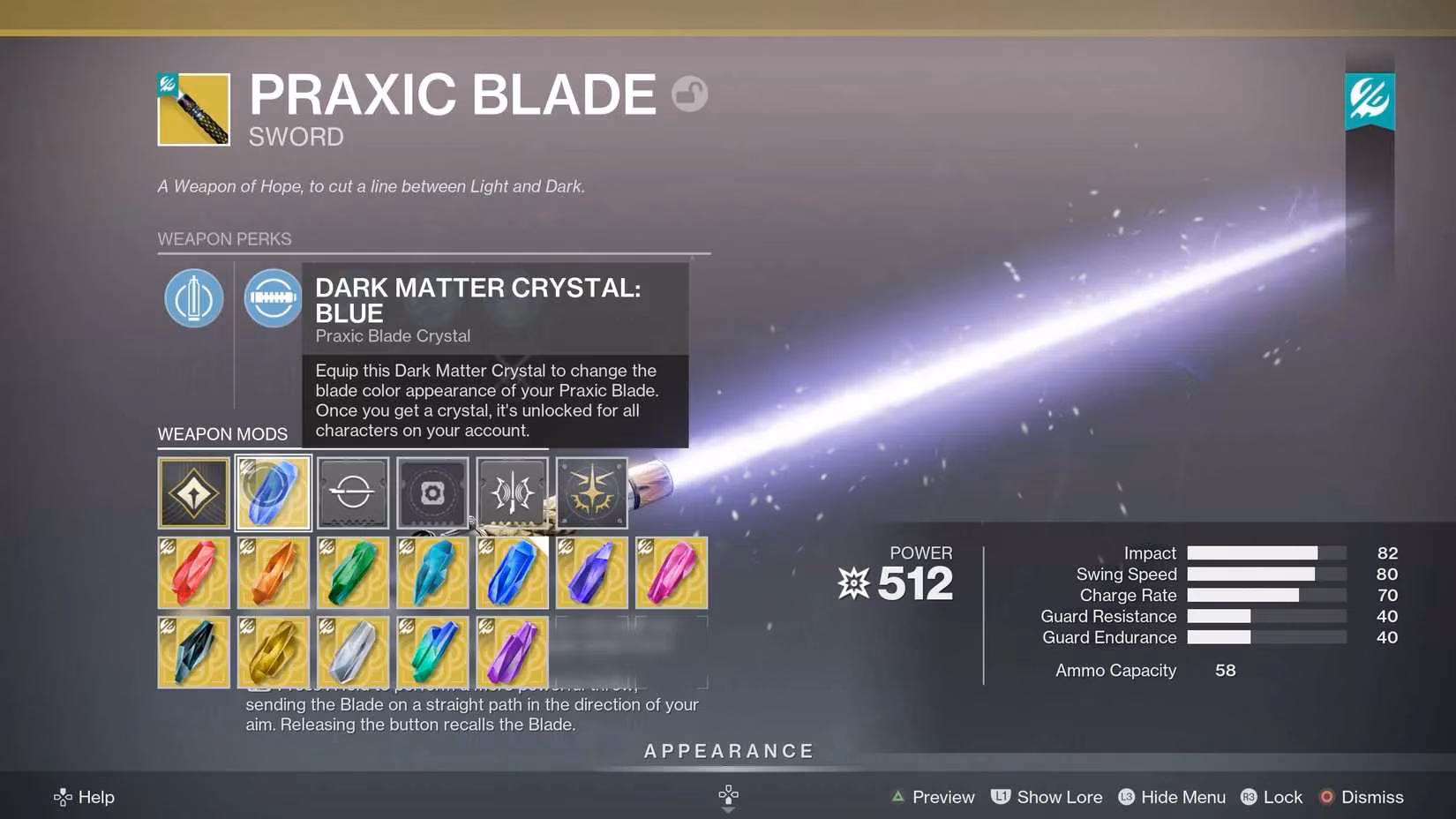This screenshot has height=819, width=1456.
Task: Toggle the tracking duck beside the weapon name
Action: (x=691, y=94)
